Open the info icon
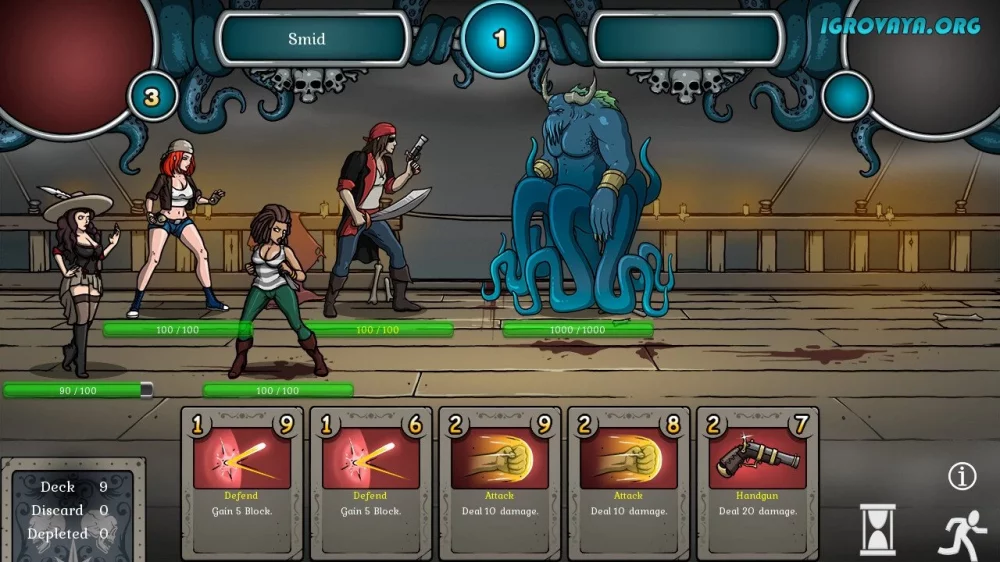 962,477
